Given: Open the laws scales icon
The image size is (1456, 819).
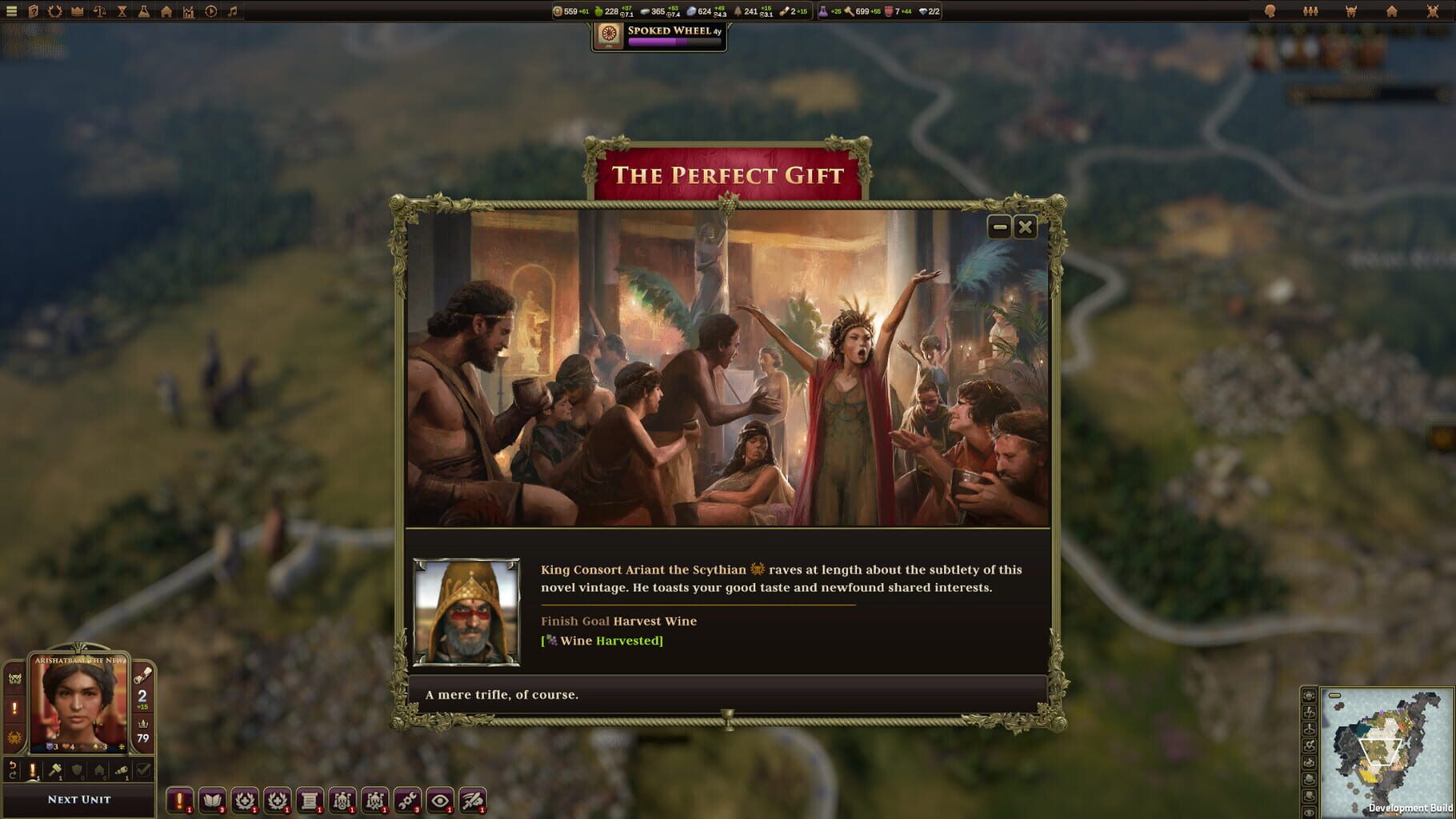Looking at the screenshot, I should pos(99,10).
